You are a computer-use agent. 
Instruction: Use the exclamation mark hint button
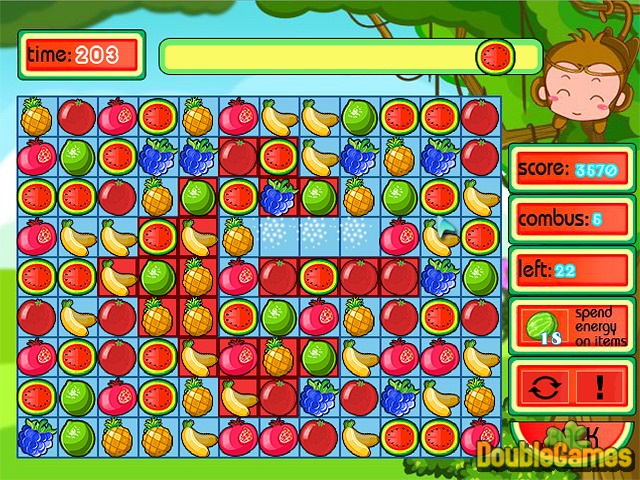tap(600, 387)
